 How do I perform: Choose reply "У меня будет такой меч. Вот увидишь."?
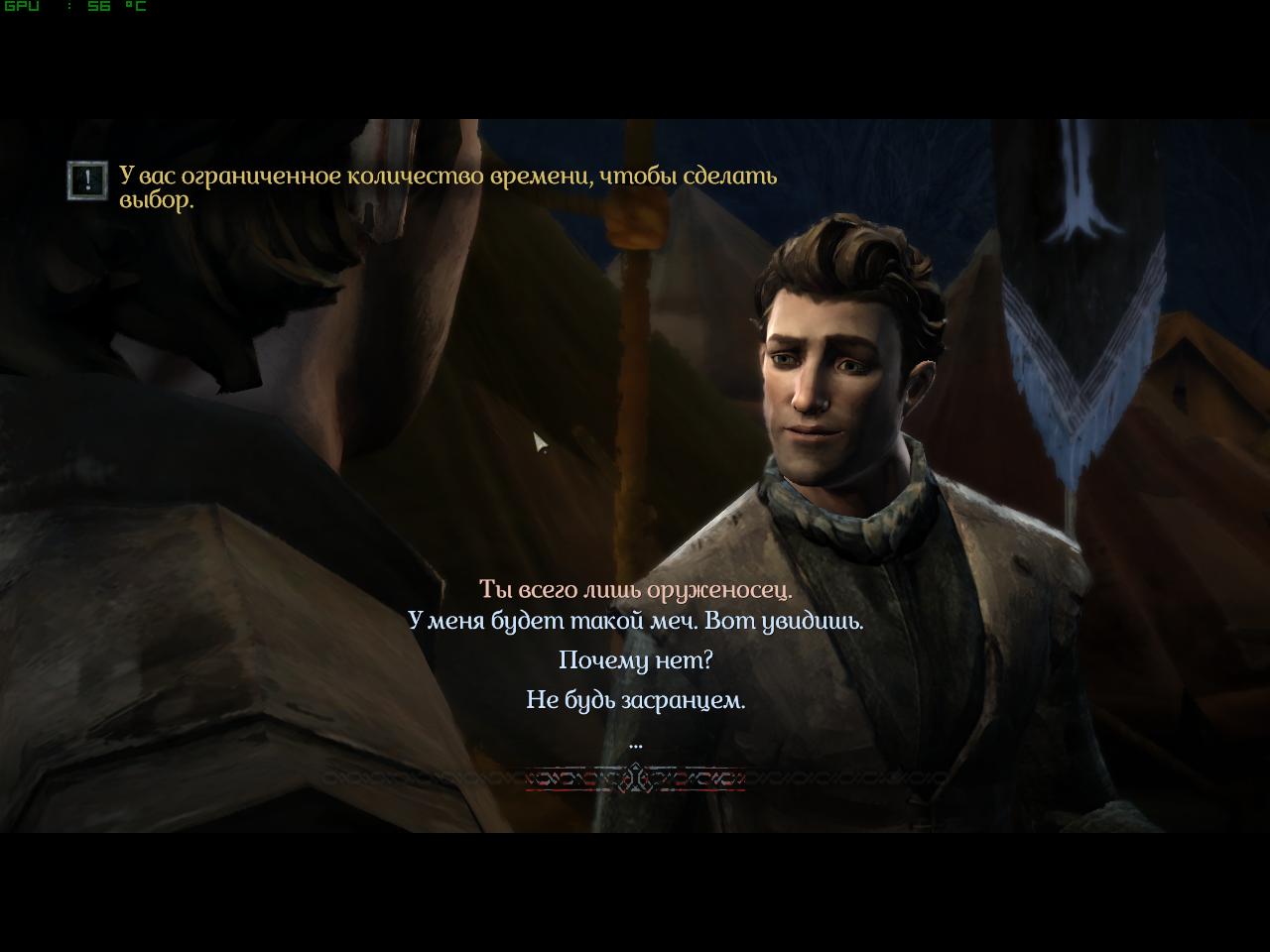coord(635,622)
